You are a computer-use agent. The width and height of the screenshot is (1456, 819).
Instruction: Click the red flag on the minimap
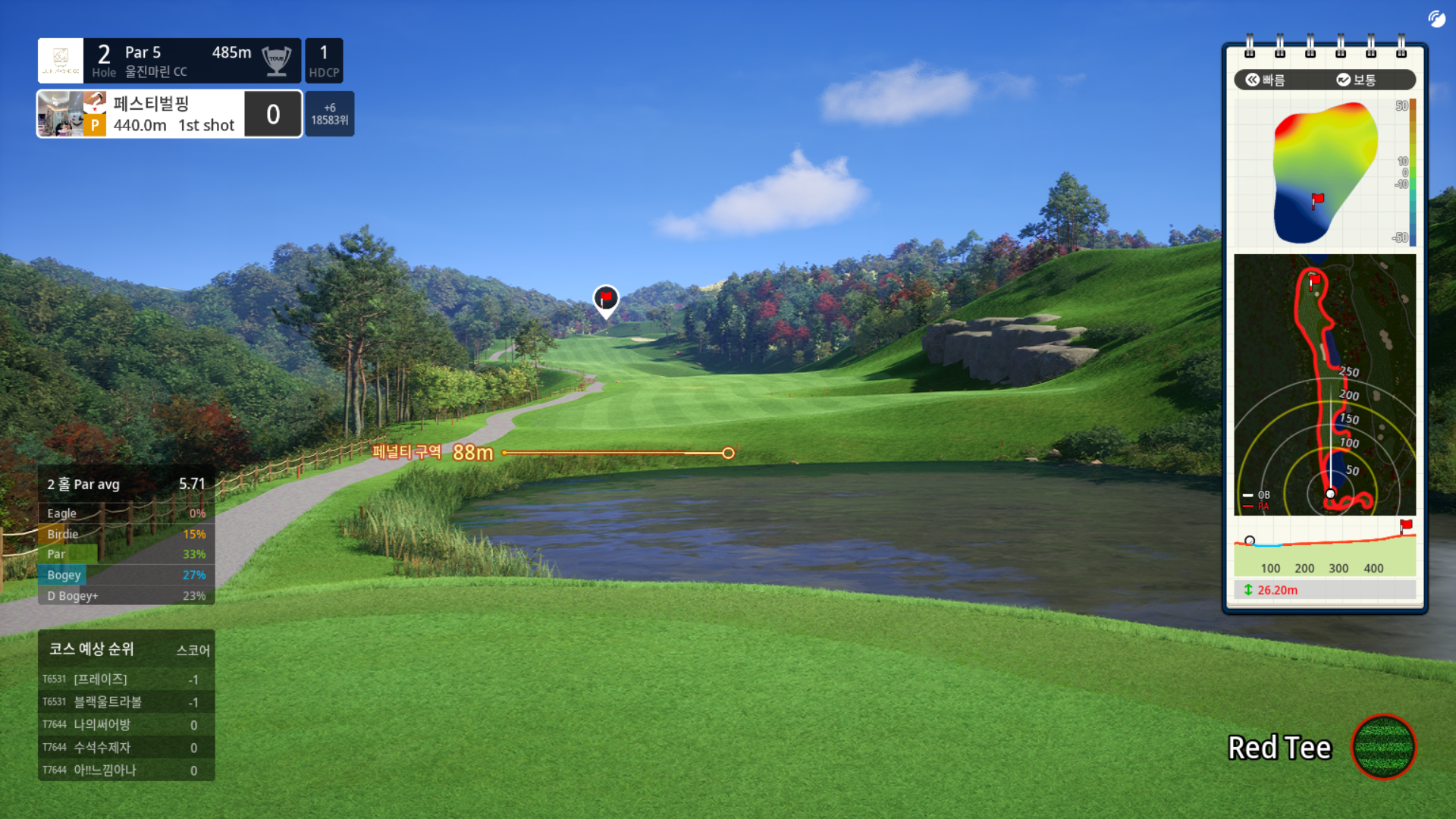1315,280
